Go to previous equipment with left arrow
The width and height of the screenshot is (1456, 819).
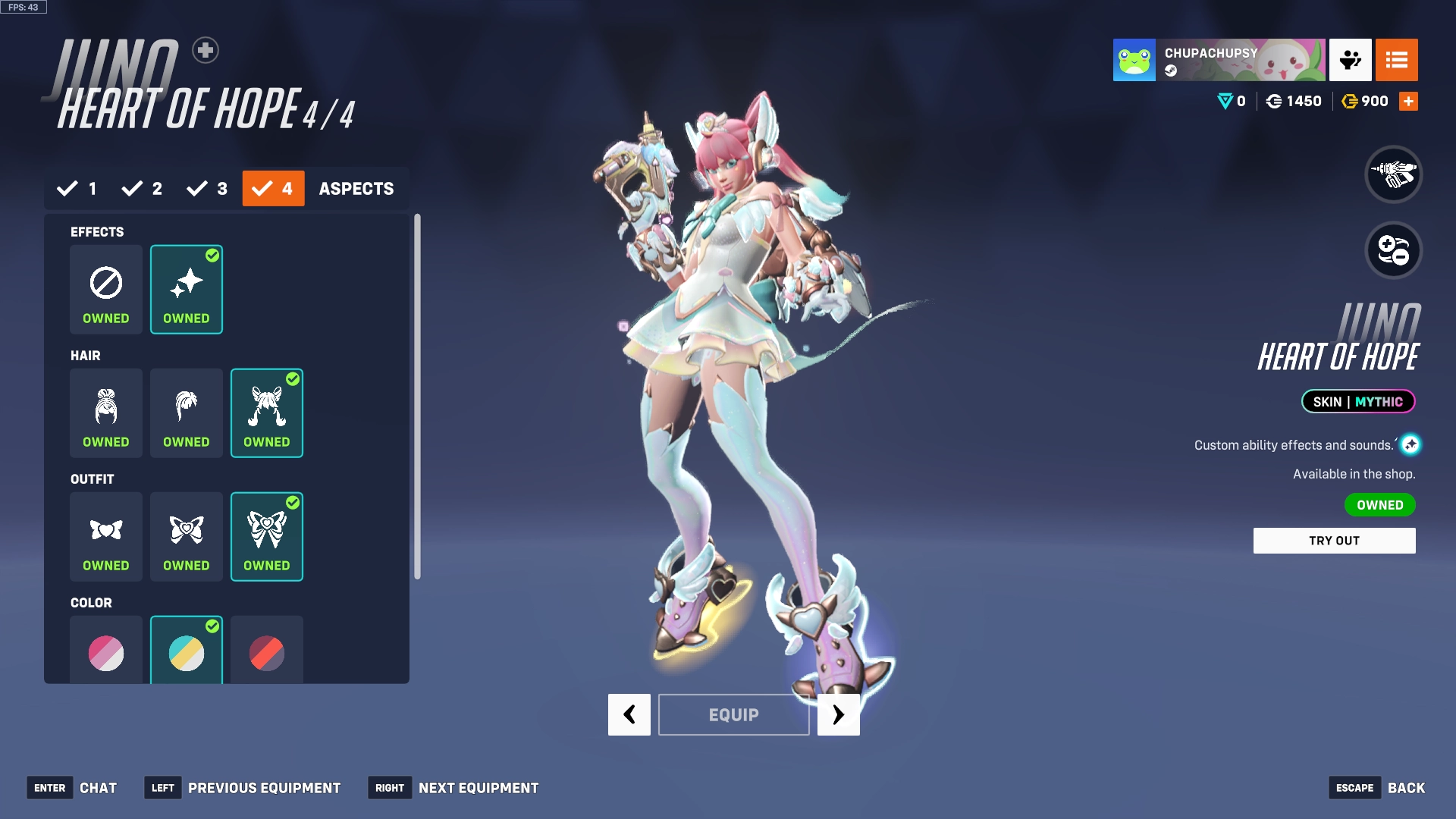coord(629,714)
